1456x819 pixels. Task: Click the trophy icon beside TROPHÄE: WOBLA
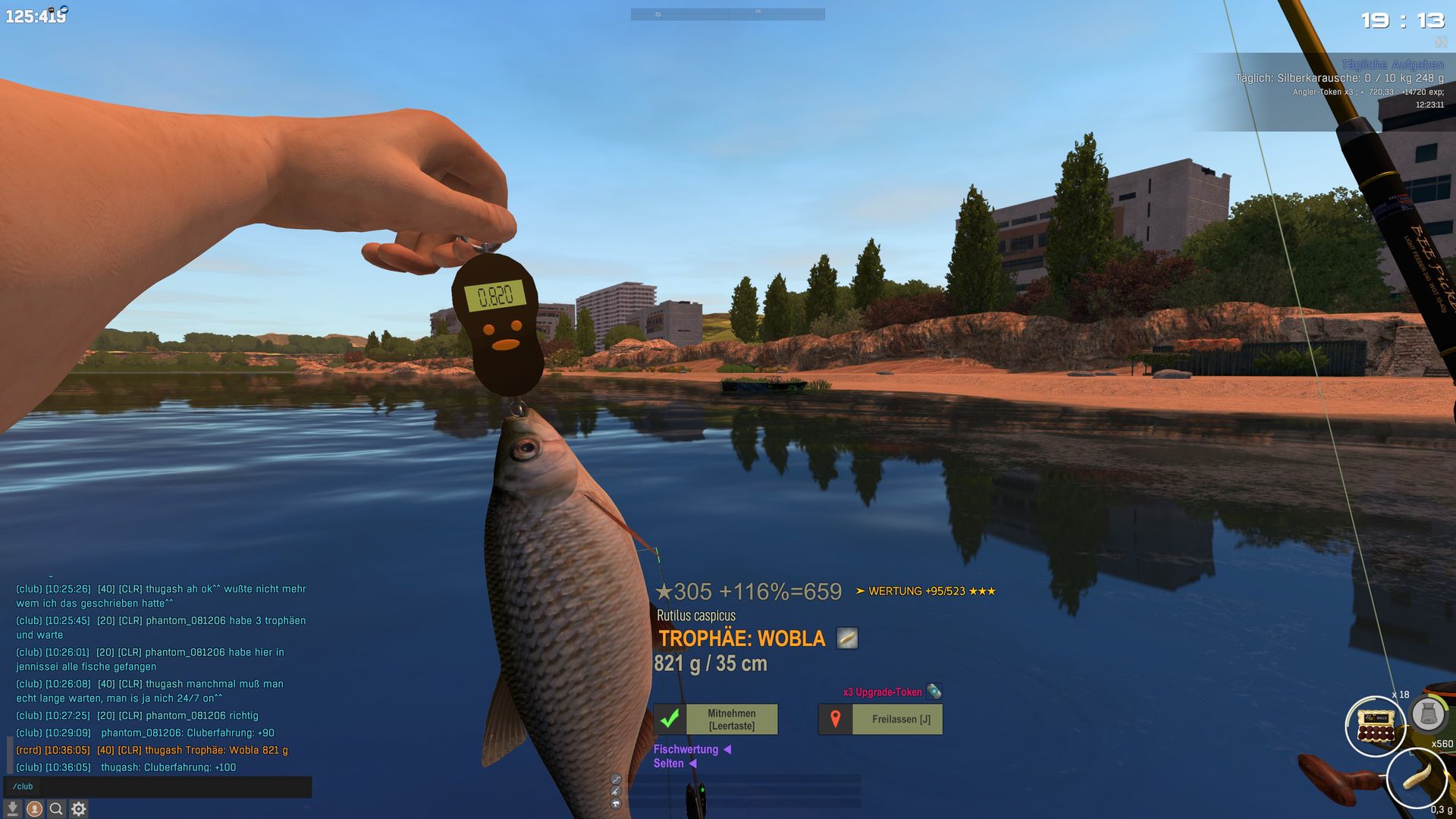(847, 639)
